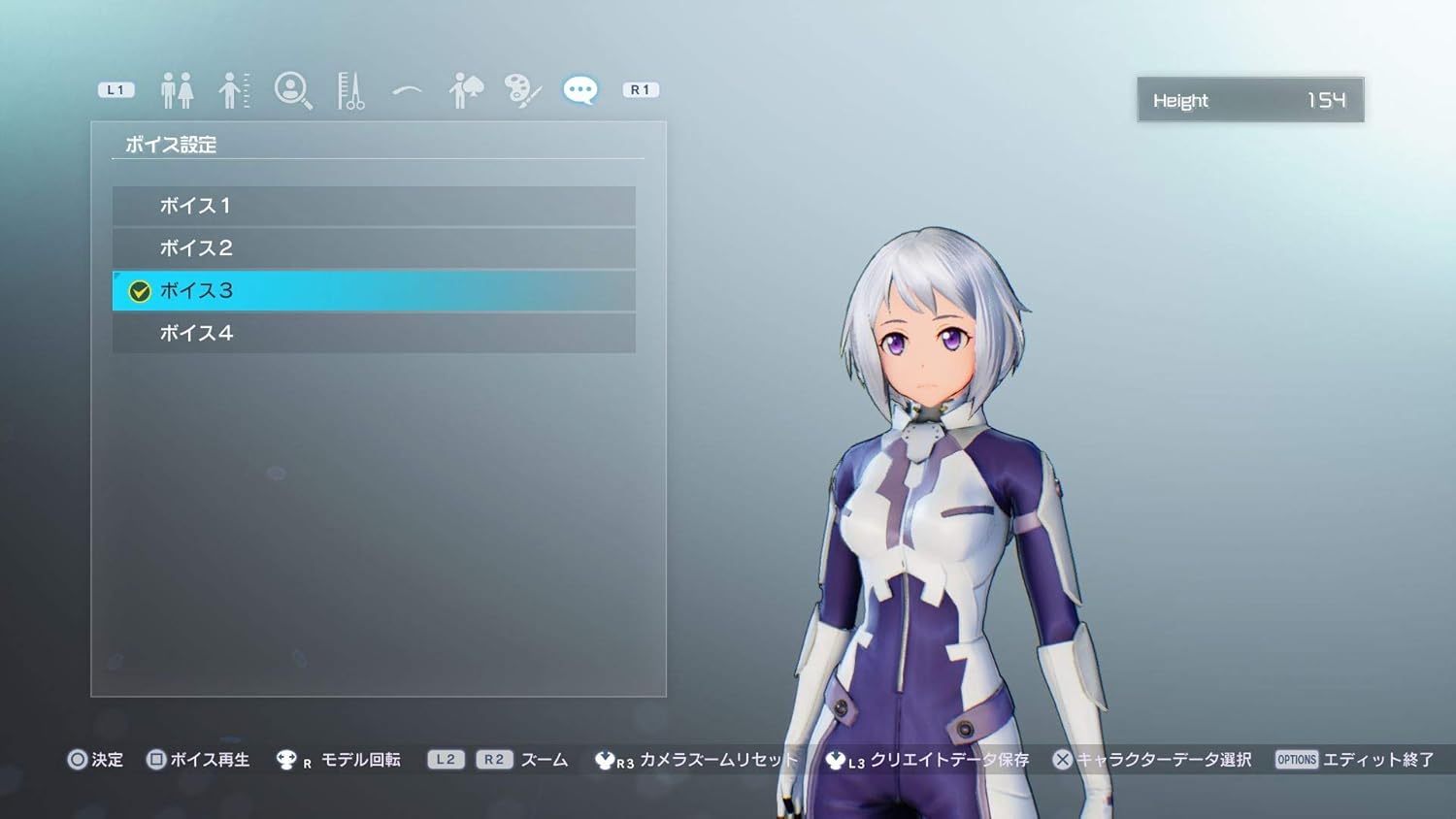1456x819 pixels.
Task: Open the gender tab with male and female figures
Action: (x=177, y=90)
